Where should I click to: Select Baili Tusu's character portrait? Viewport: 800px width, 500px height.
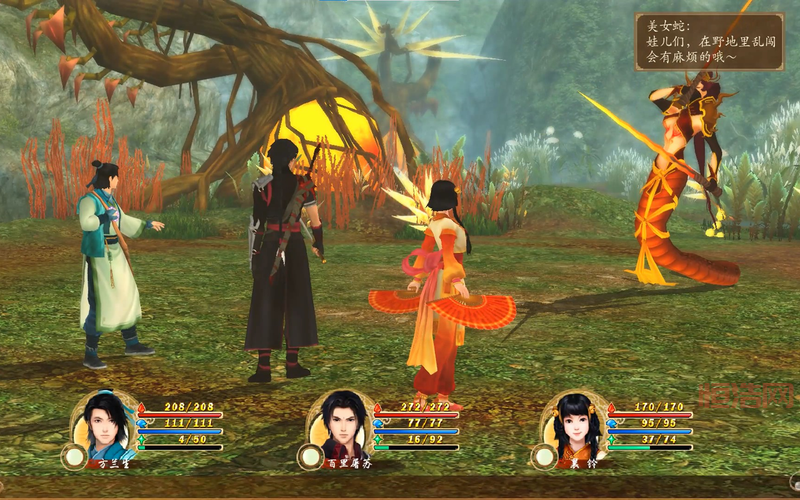[342, 425]
